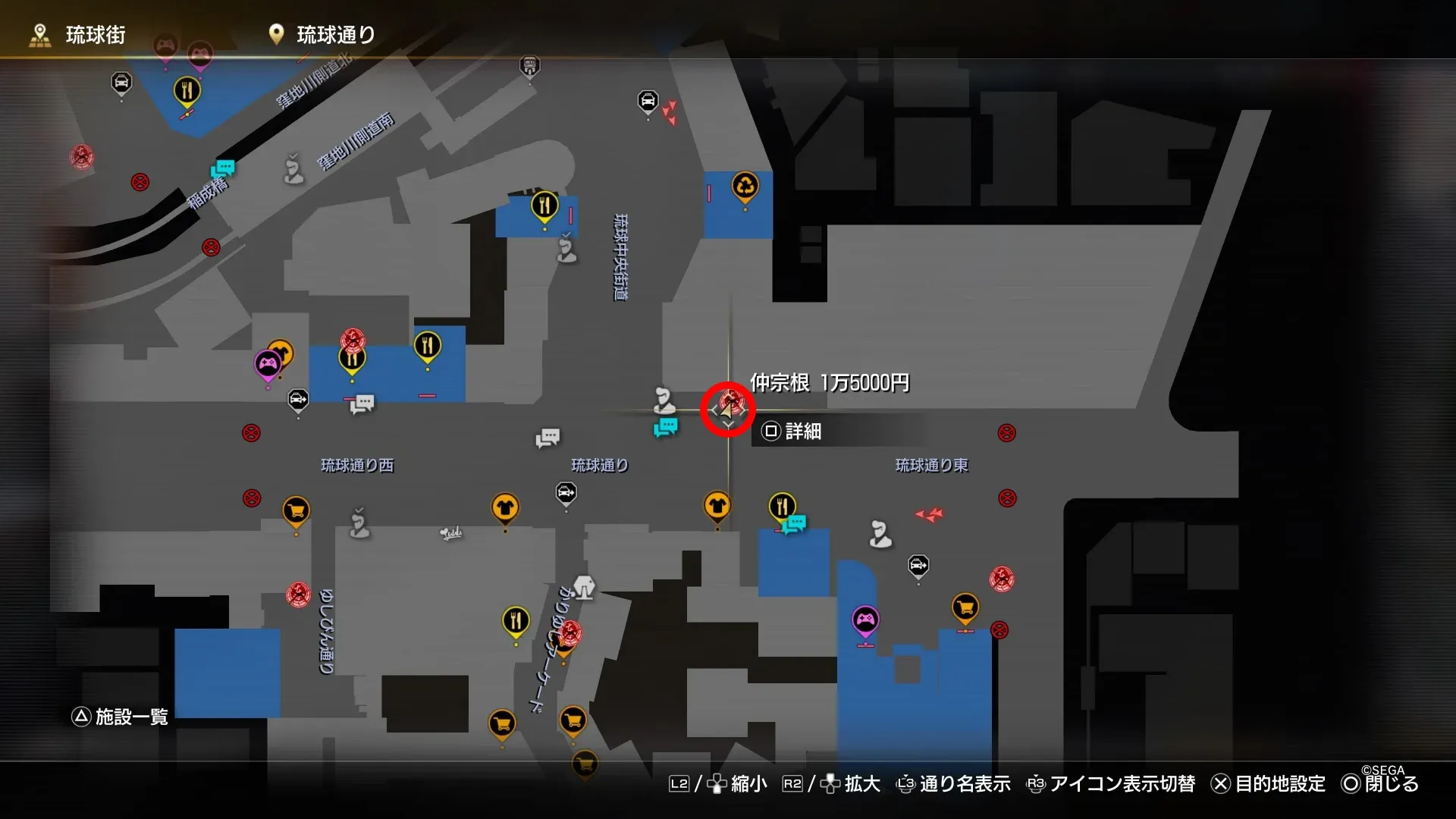Toggle street name display via 通り名表示
The width and height of the screenshot is (1456, 819).
[x=963, y=784]
